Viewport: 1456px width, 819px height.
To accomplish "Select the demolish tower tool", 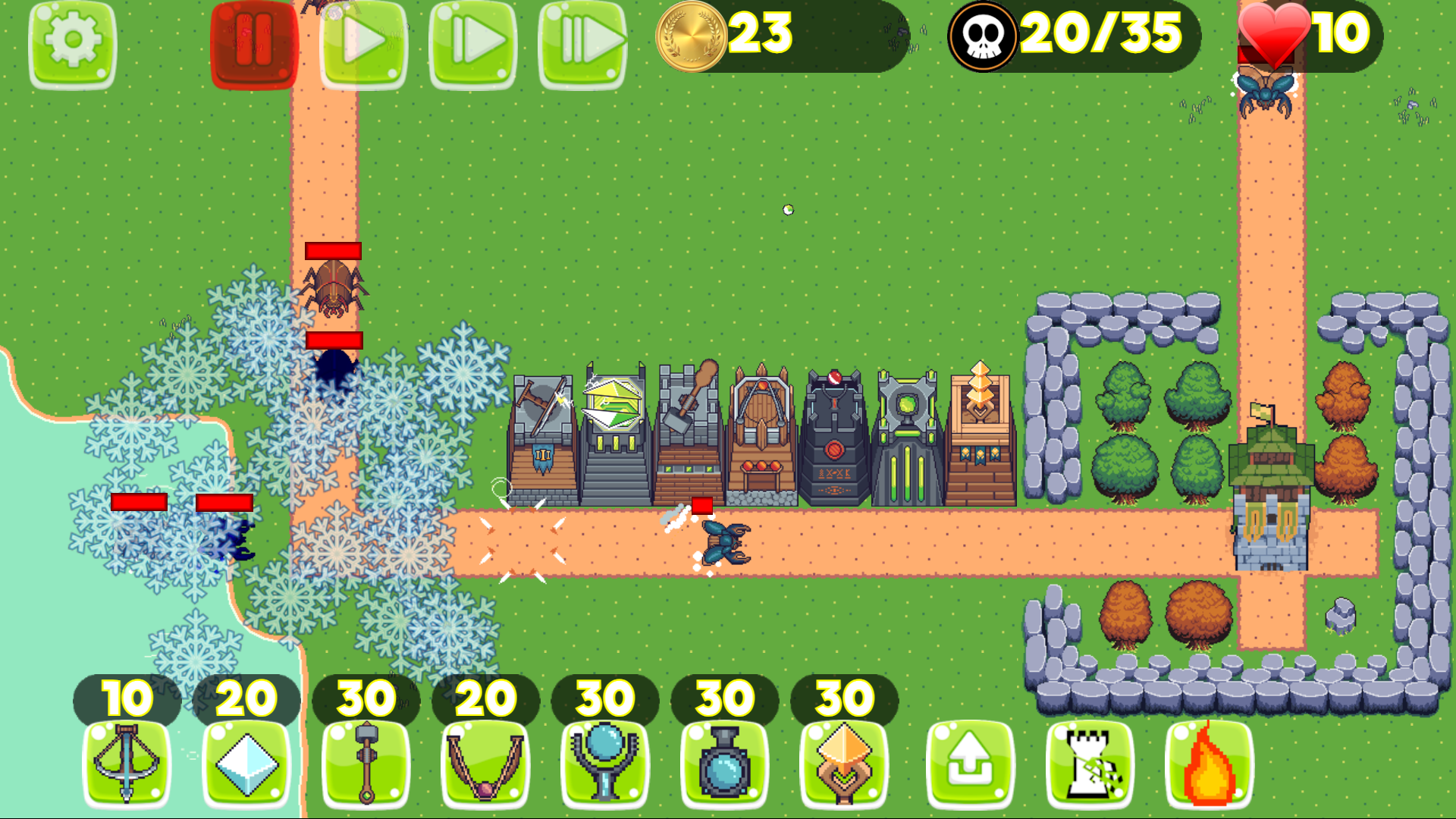I will point(1088,766).
